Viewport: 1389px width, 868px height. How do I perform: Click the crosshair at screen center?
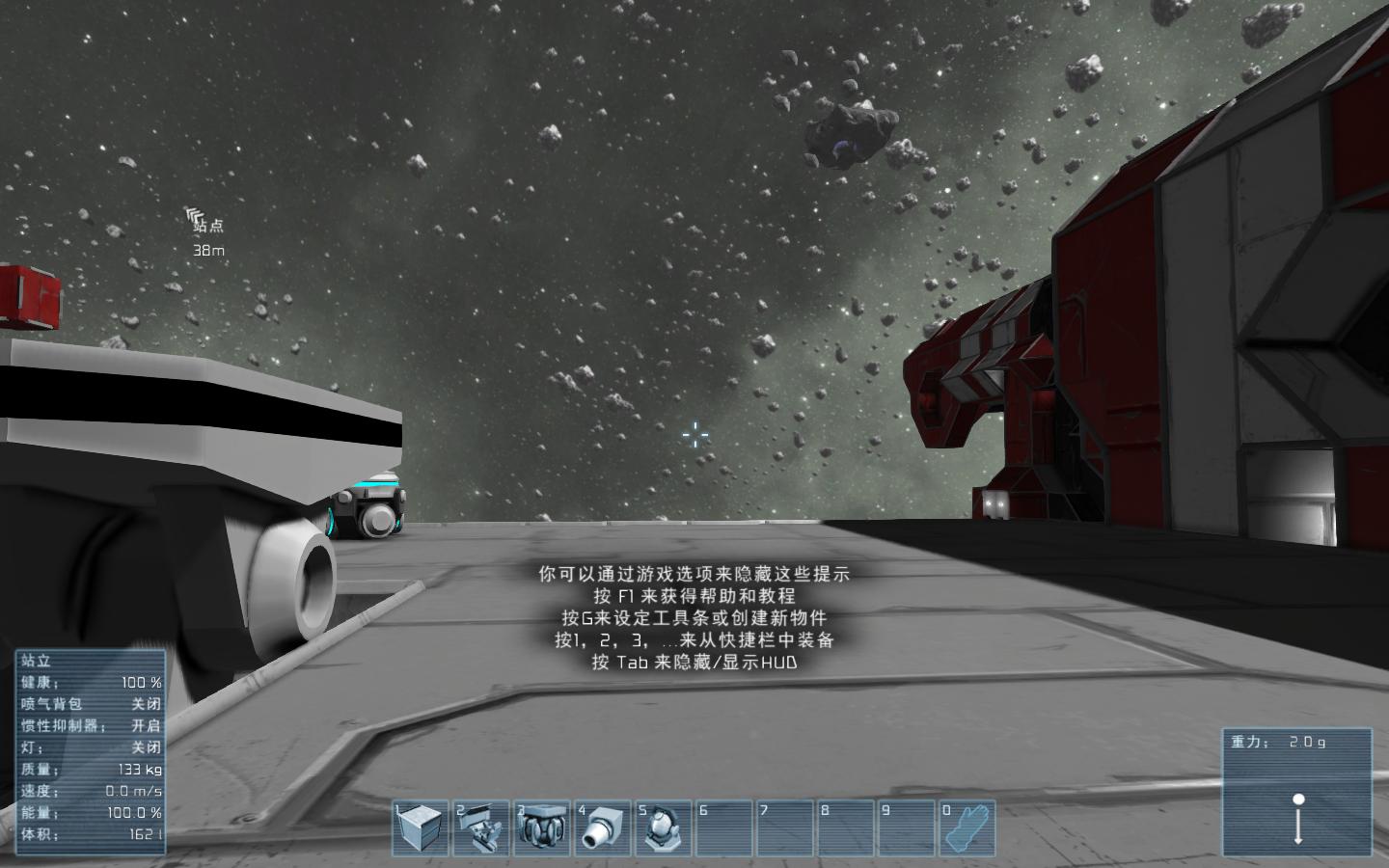tap(695, 435)
